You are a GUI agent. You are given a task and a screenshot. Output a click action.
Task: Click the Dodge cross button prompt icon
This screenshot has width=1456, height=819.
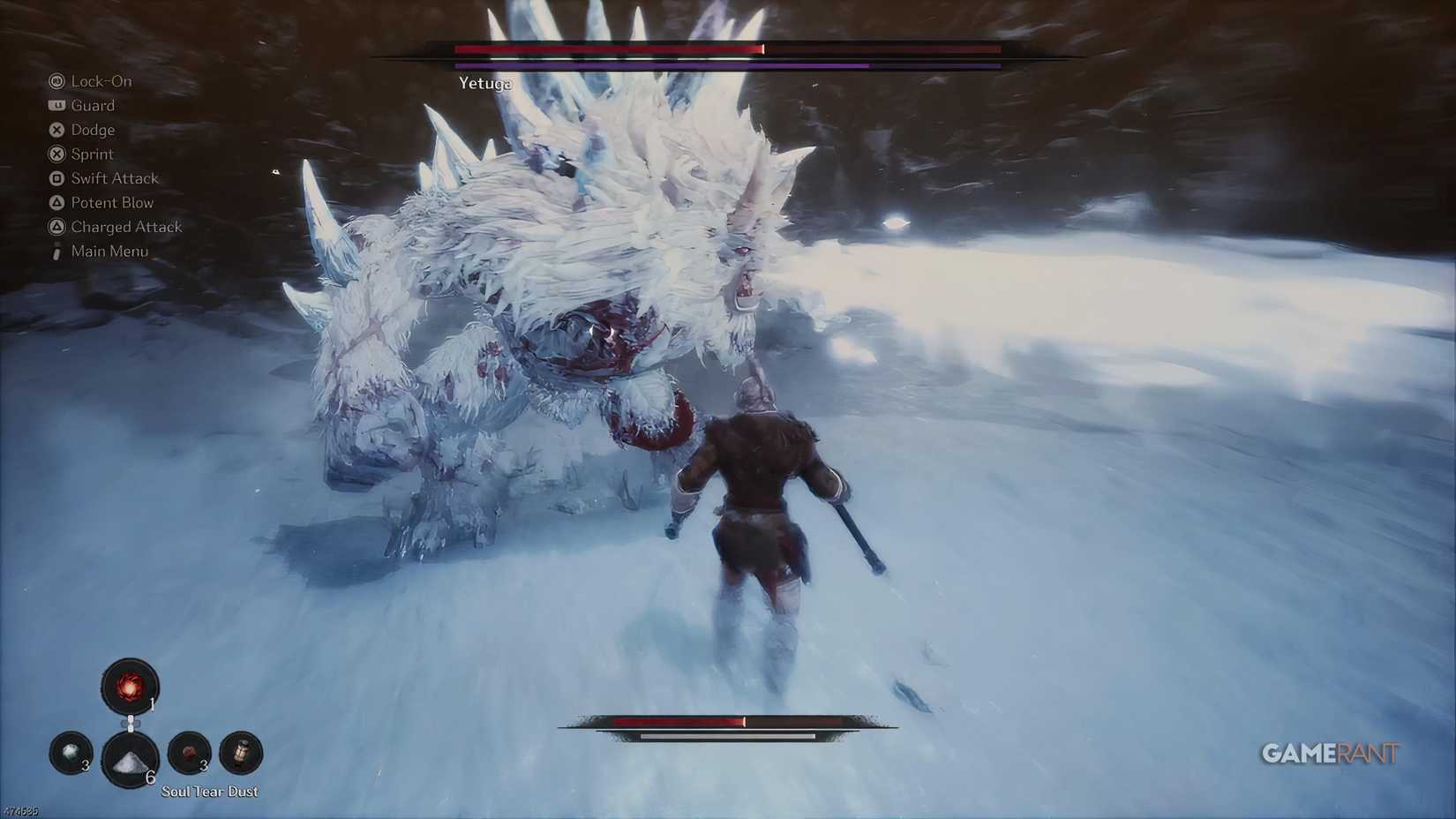[x=56, y=130]
